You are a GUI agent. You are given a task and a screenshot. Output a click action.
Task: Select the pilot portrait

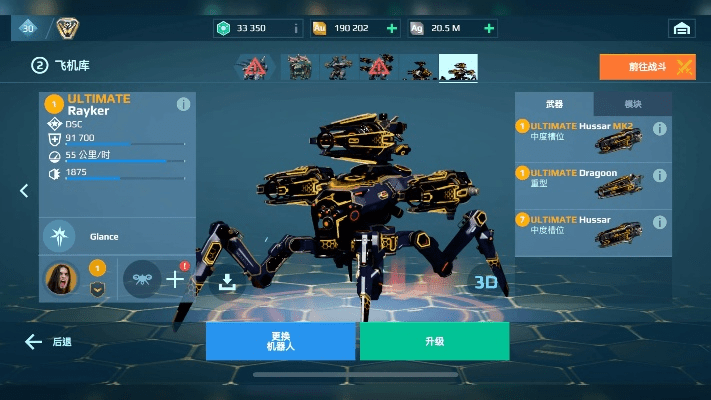coord(60,278)
